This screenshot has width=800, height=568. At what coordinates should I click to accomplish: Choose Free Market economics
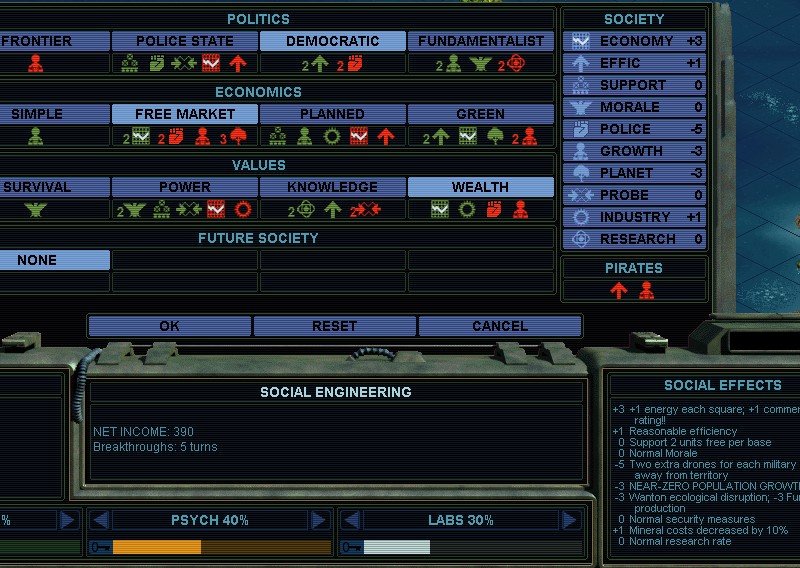click(x=184, y=114)
